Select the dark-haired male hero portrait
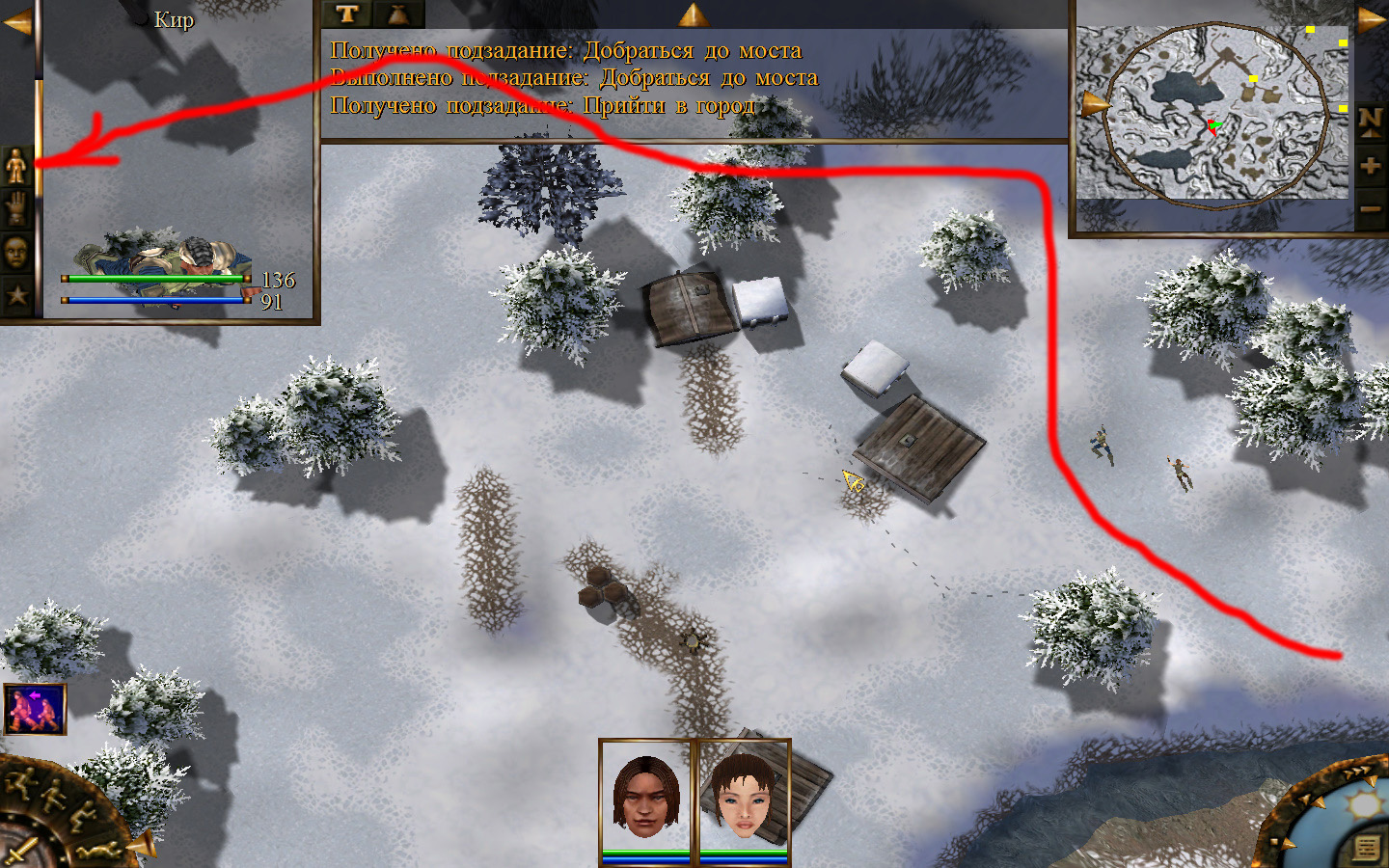Screen dimensions: 1389x868 (646, 797)
